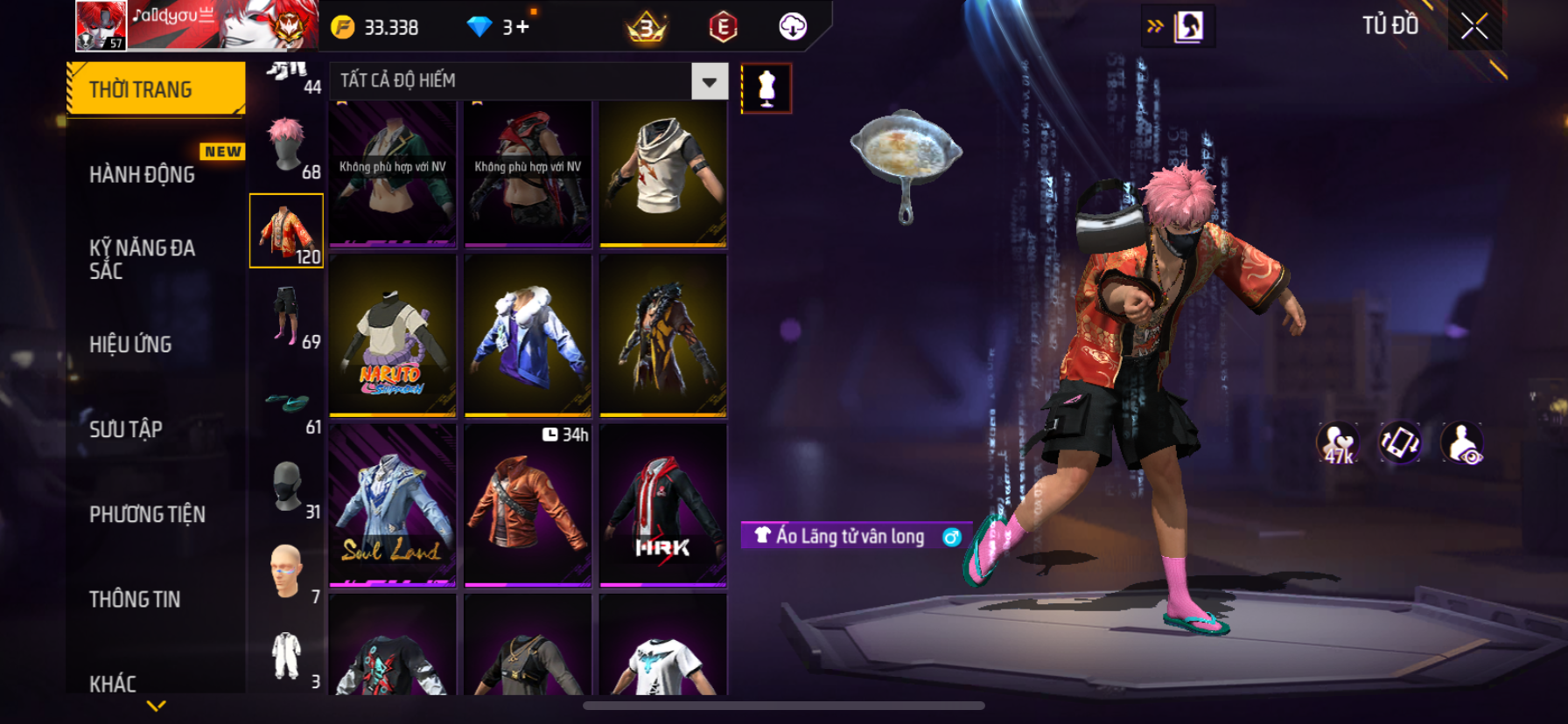Select the Hiệu Ứng category
The width and height of the screenshot is (1568, 724).
[130, 344]
